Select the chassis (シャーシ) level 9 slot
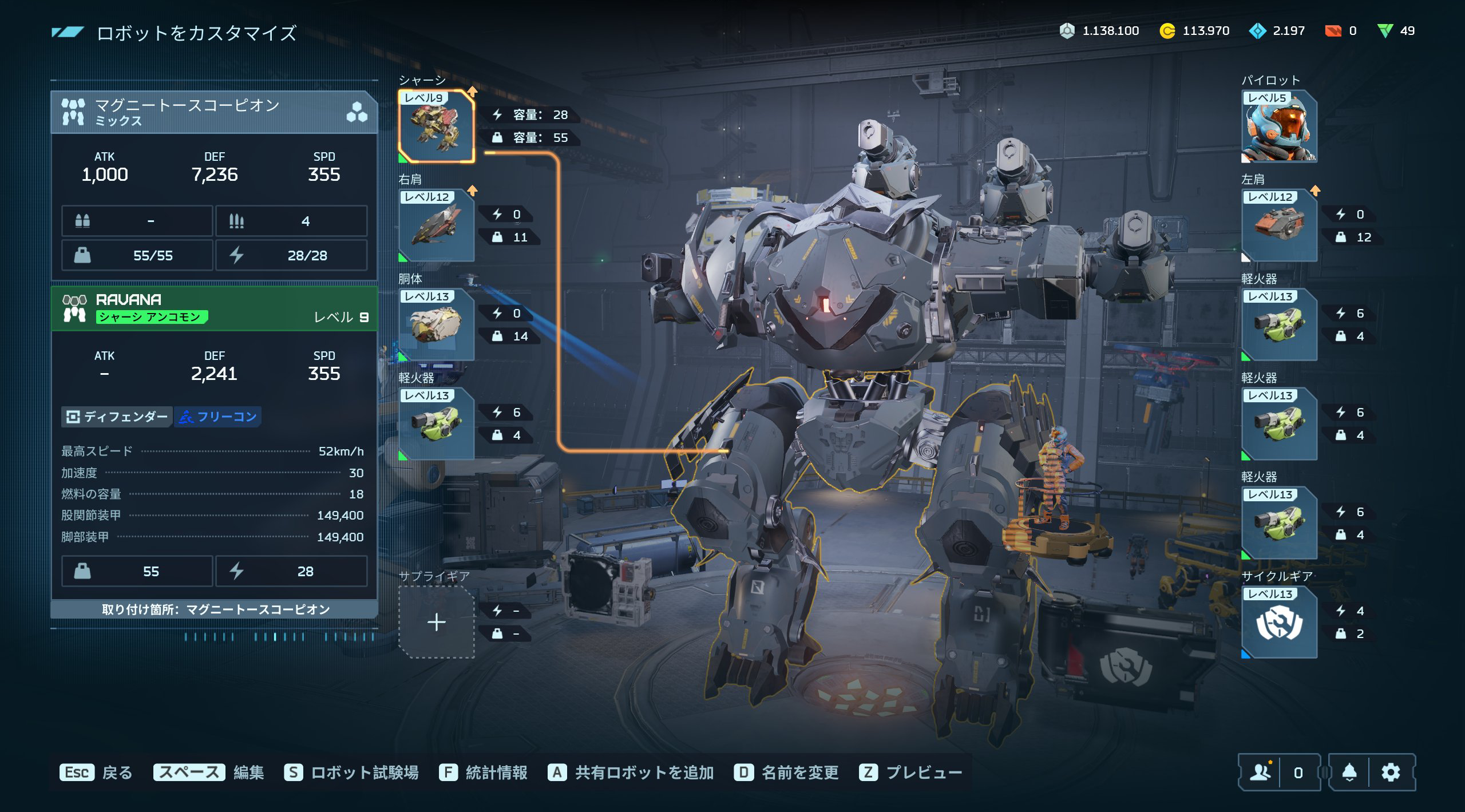The image size is (1465, 812). [x=436, y=126]
